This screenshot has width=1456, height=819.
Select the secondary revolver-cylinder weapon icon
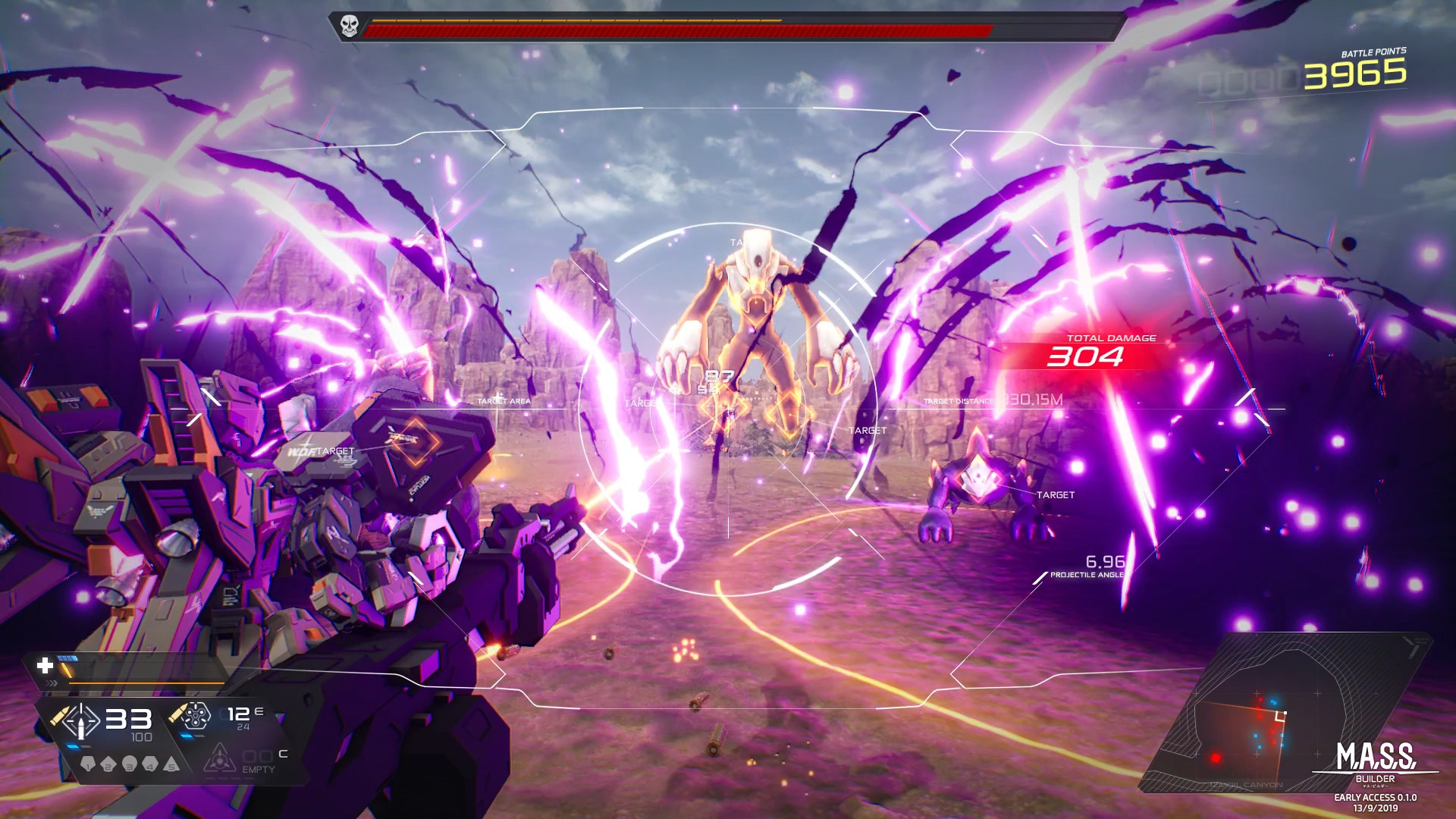coord(194,714)
